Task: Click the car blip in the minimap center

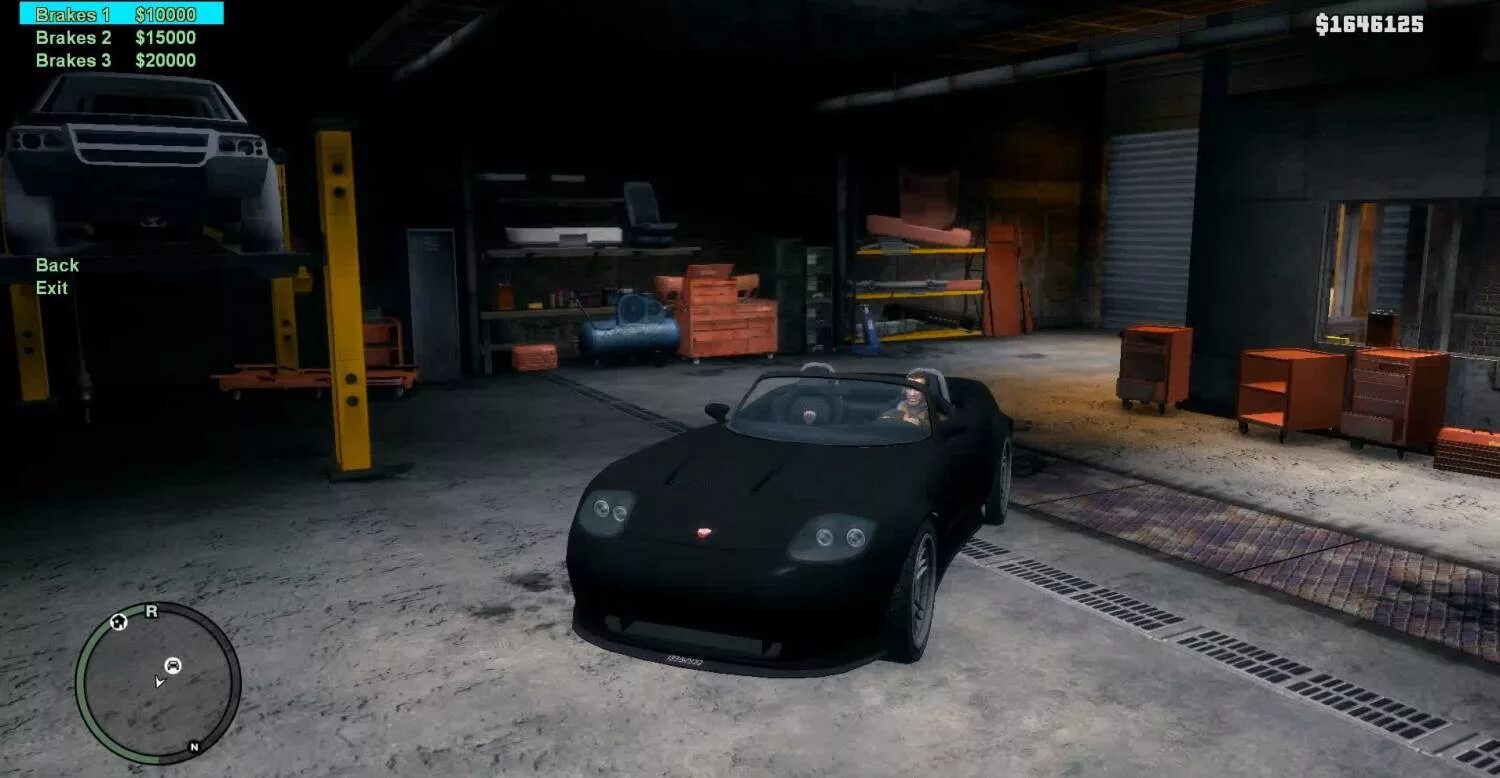Action: pyautogui.click(x=173, y=665)
